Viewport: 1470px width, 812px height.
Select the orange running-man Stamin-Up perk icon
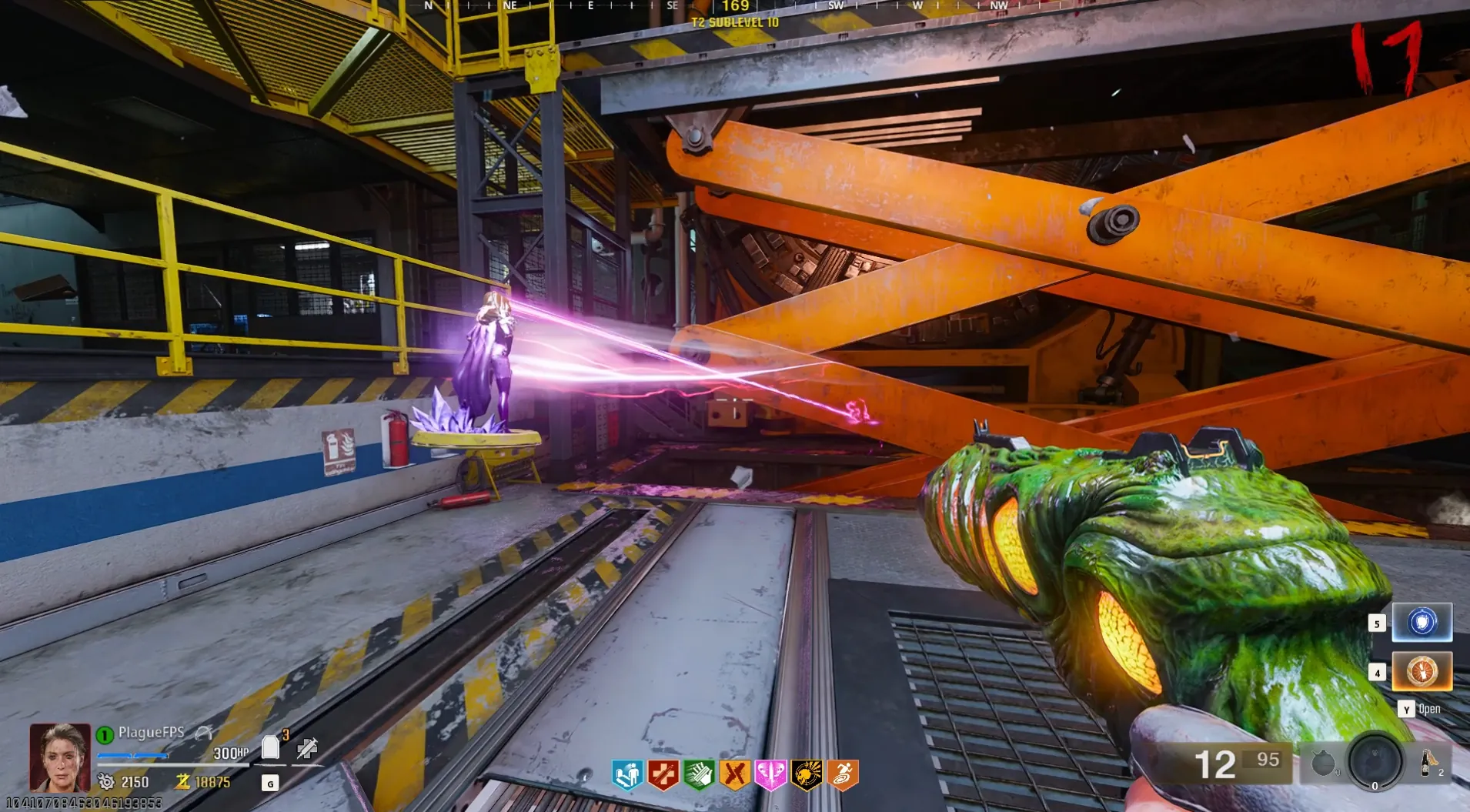(x=842, y=774)
